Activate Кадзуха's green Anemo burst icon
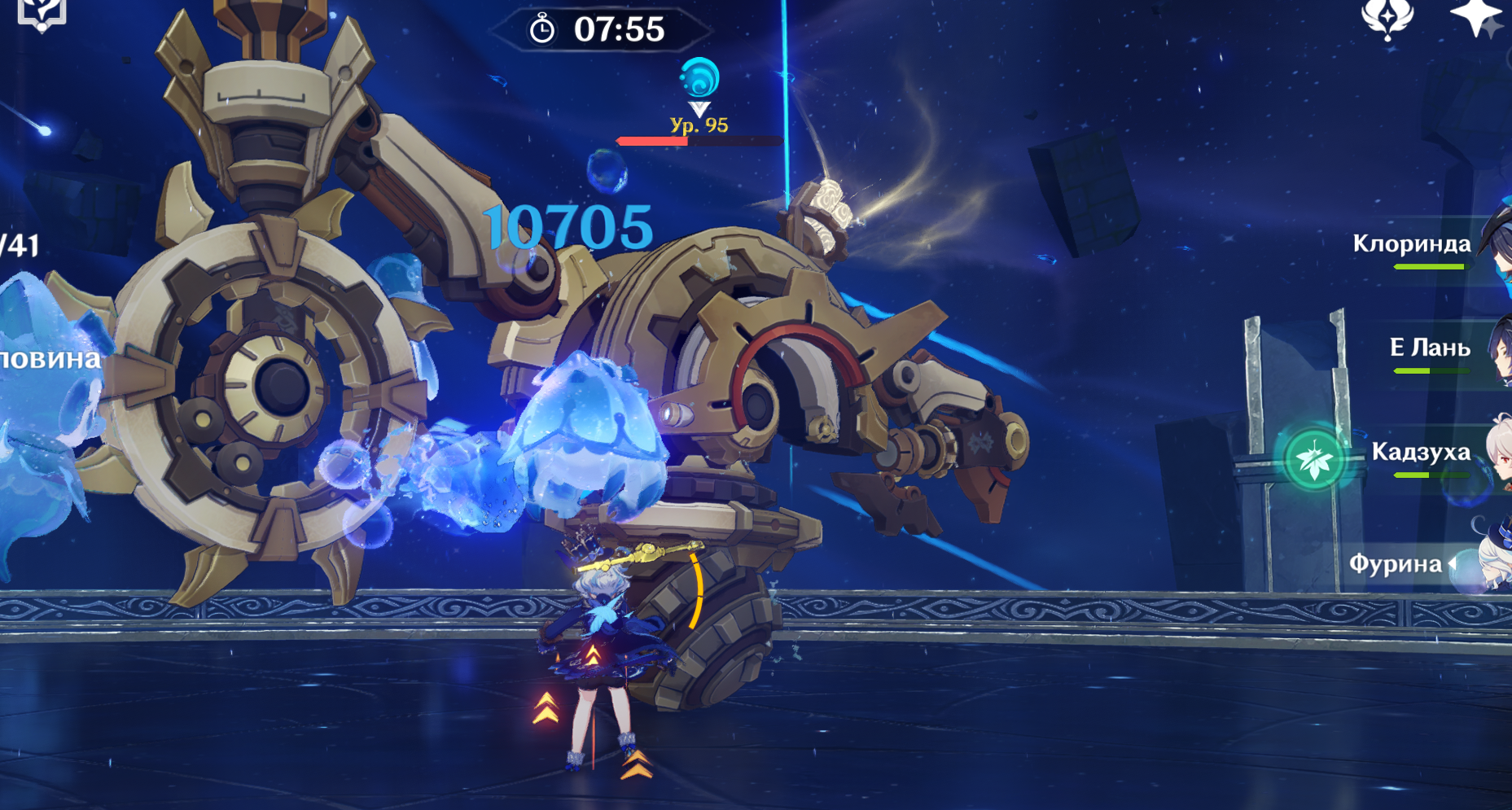 tap(1314, 460)
